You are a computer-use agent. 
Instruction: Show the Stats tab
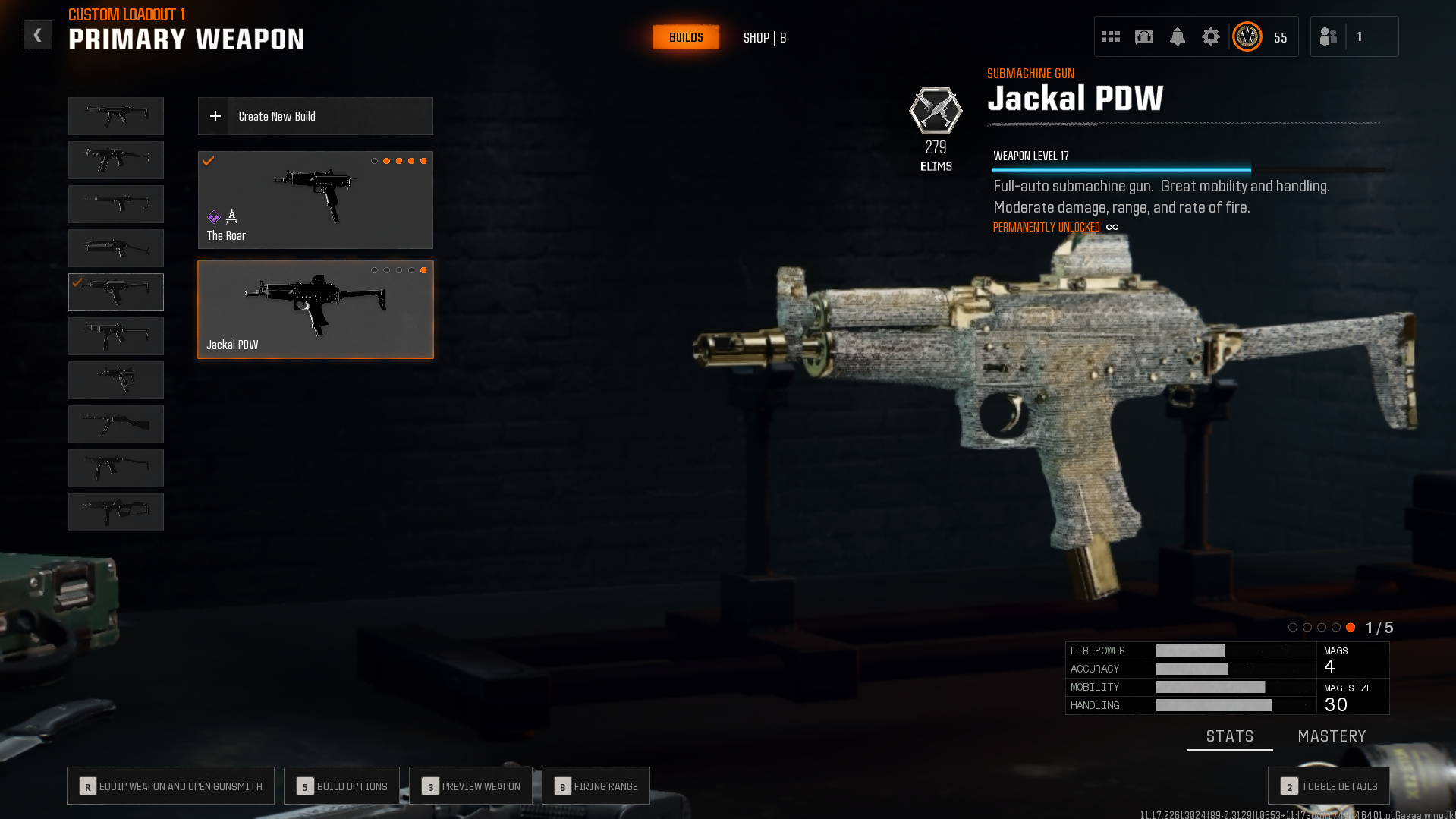(1229, 736)
